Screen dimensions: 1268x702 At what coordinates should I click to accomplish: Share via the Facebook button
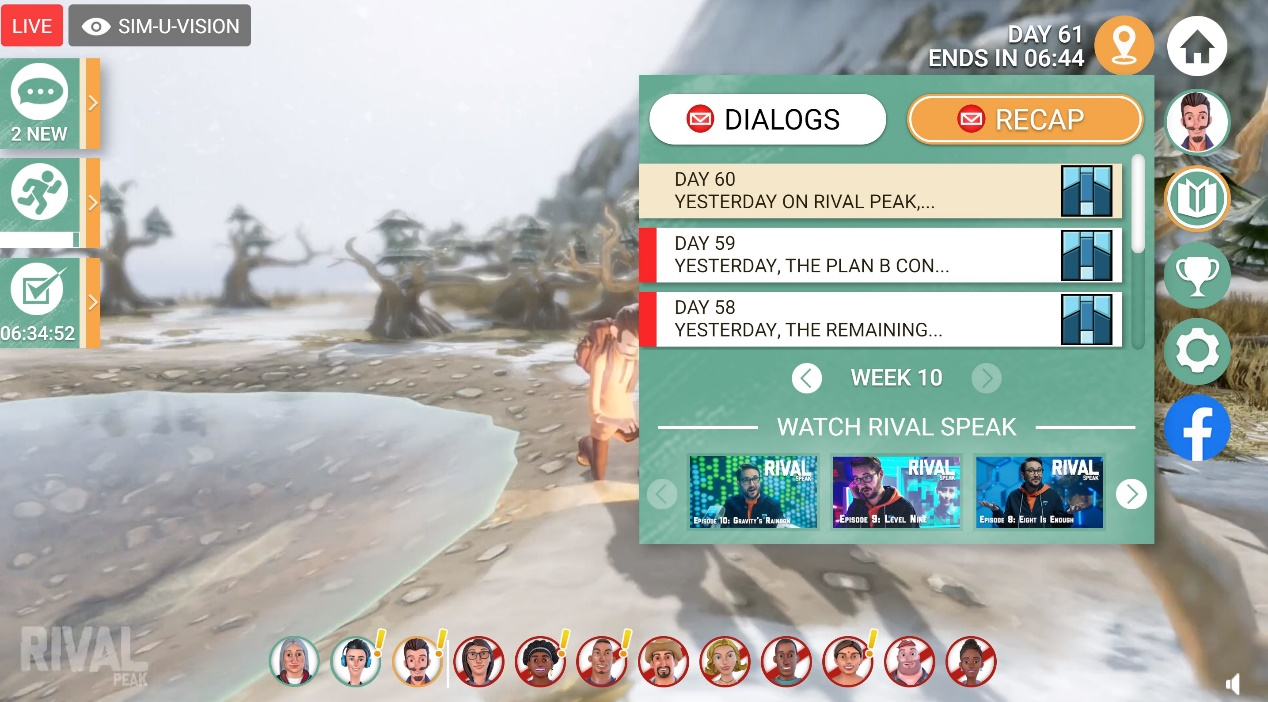(x=1197, y=427)
